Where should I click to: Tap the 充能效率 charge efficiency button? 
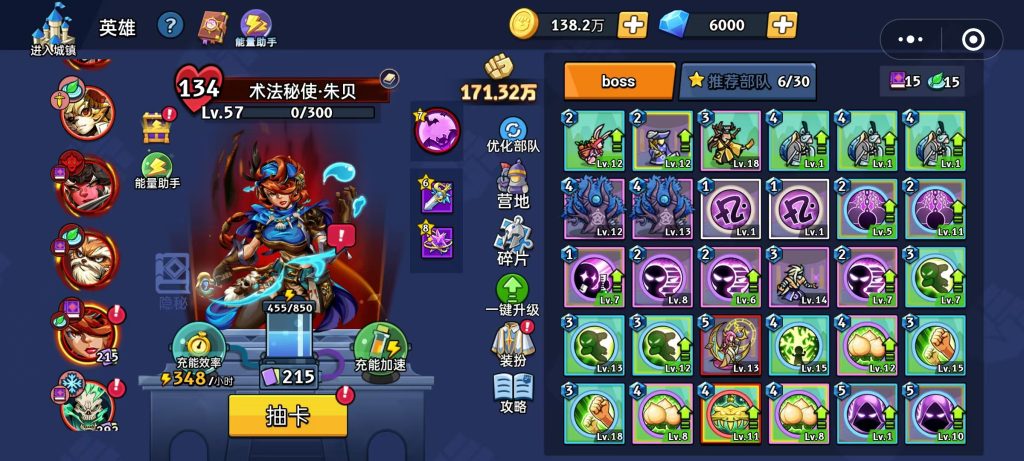pos(196,346)
